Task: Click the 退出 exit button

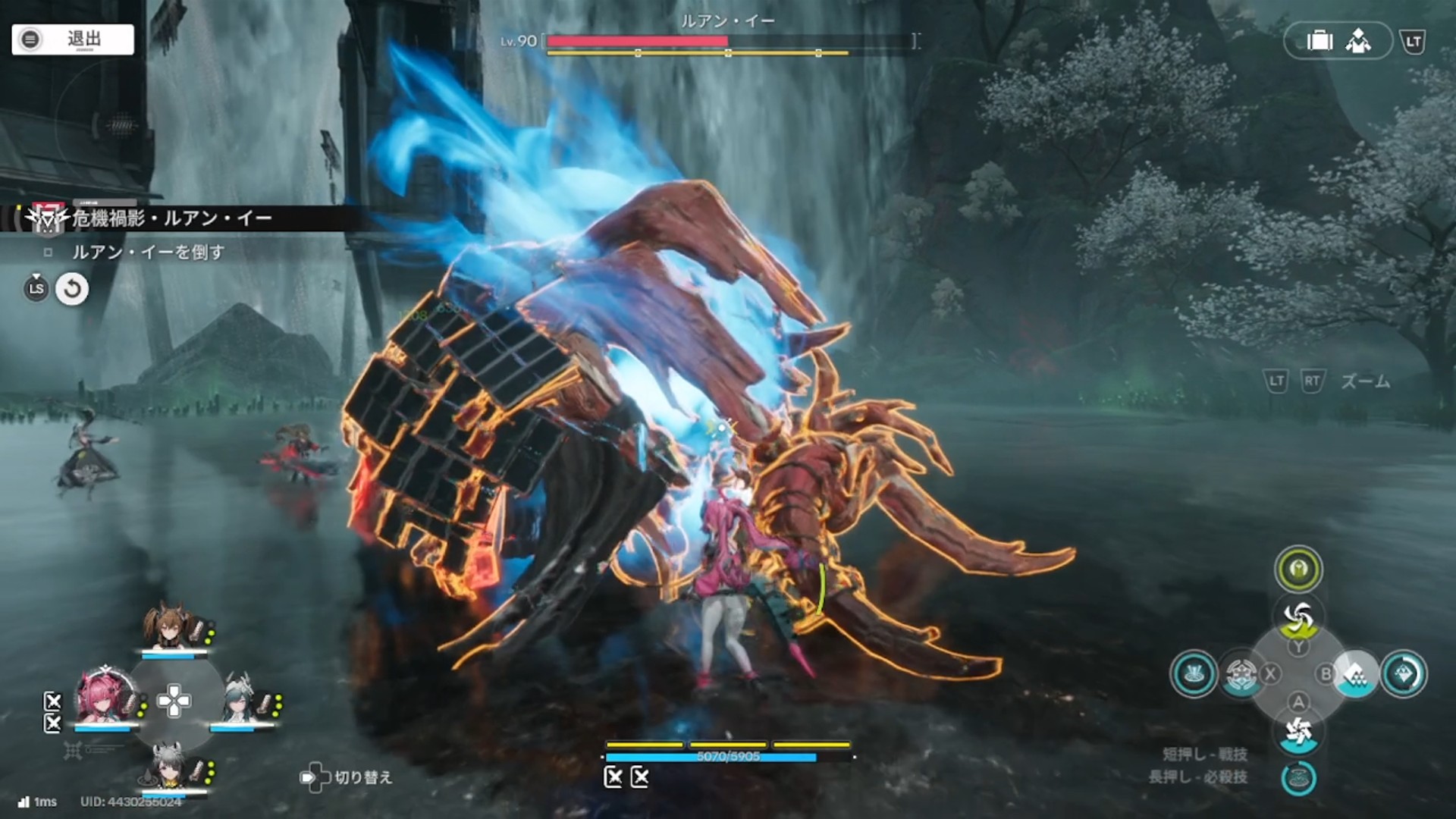Action: coord(73,39)
